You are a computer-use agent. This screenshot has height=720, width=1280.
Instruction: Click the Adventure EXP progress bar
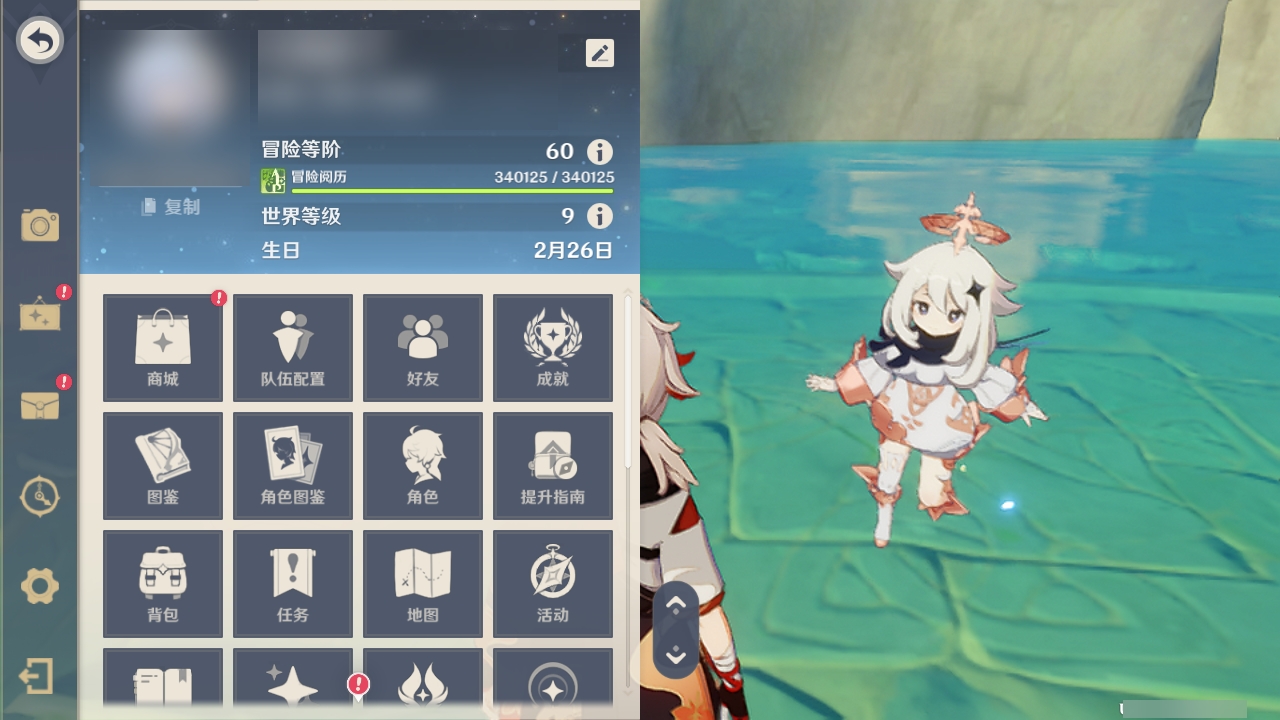449,189
